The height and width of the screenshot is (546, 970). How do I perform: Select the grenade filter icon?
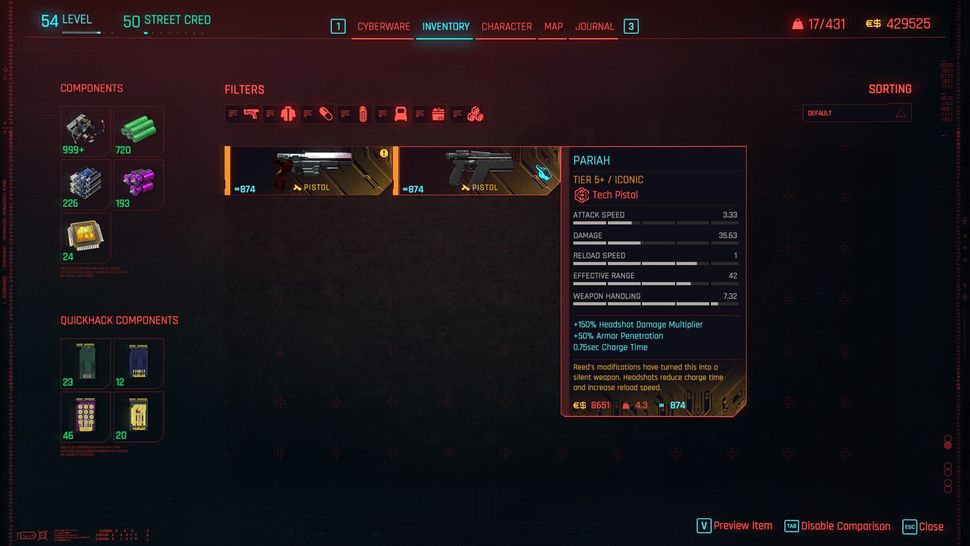coord(363,114)
